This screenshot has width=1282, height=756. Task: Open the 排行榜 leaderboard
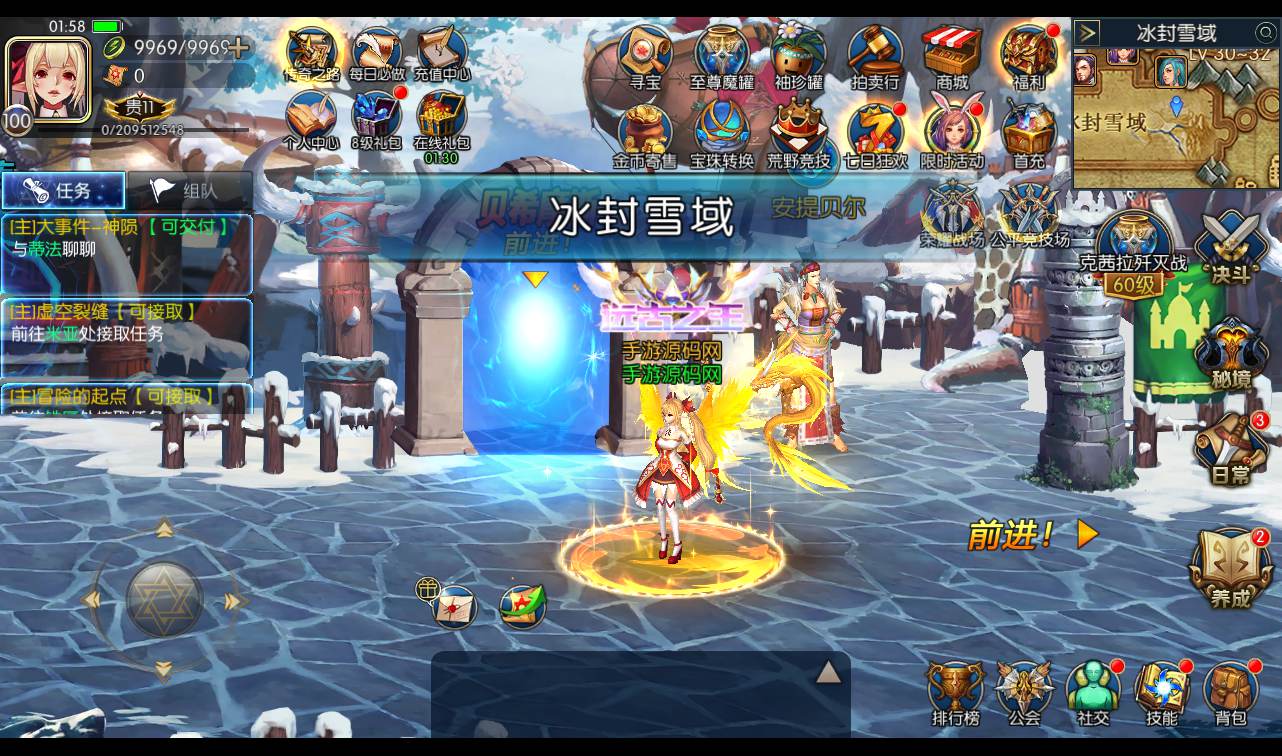956,691
